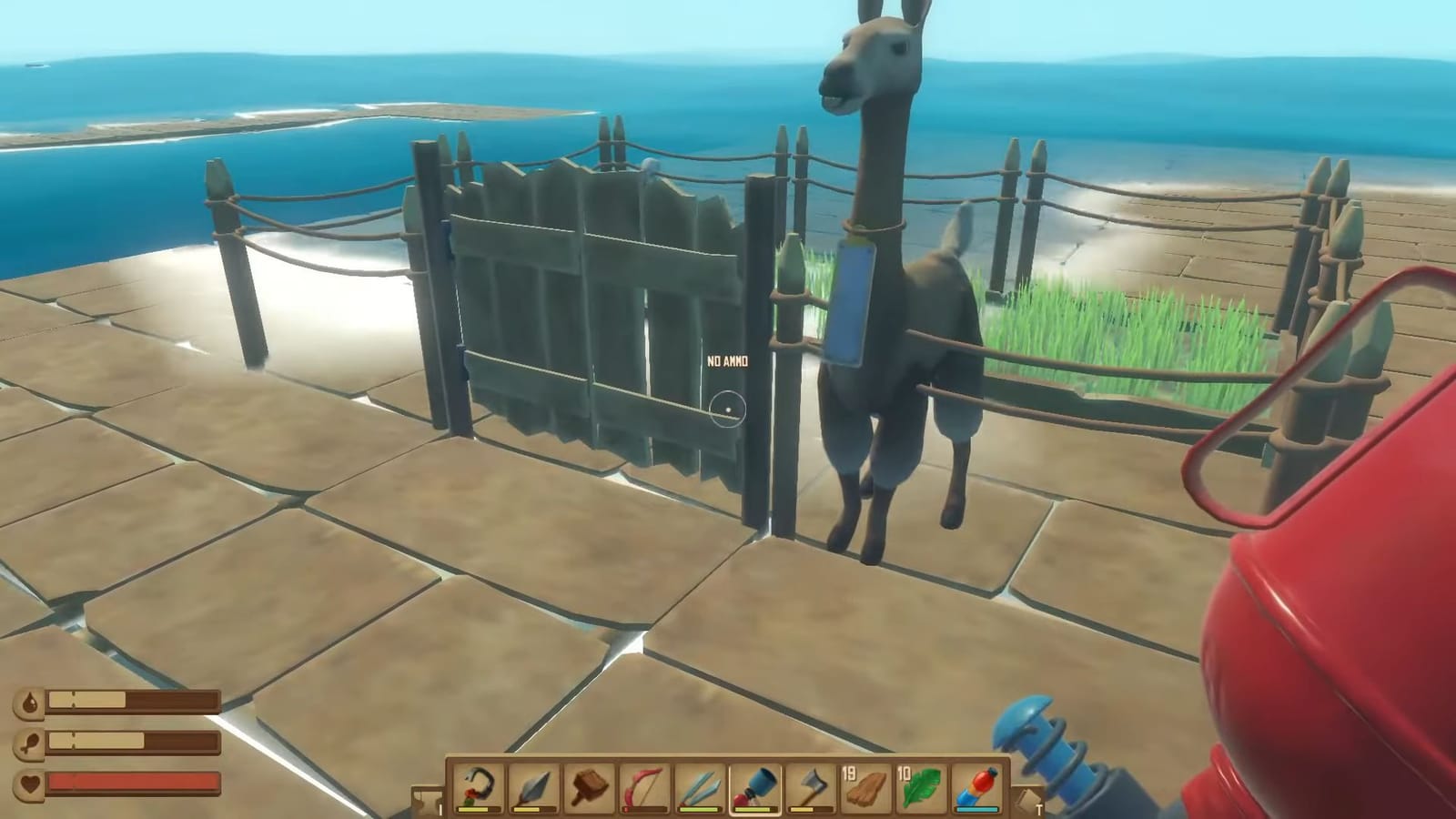This screenshot has height=819, width=1456.
Task: Select the building hammer in the hotbar
Action: [590, 784]
